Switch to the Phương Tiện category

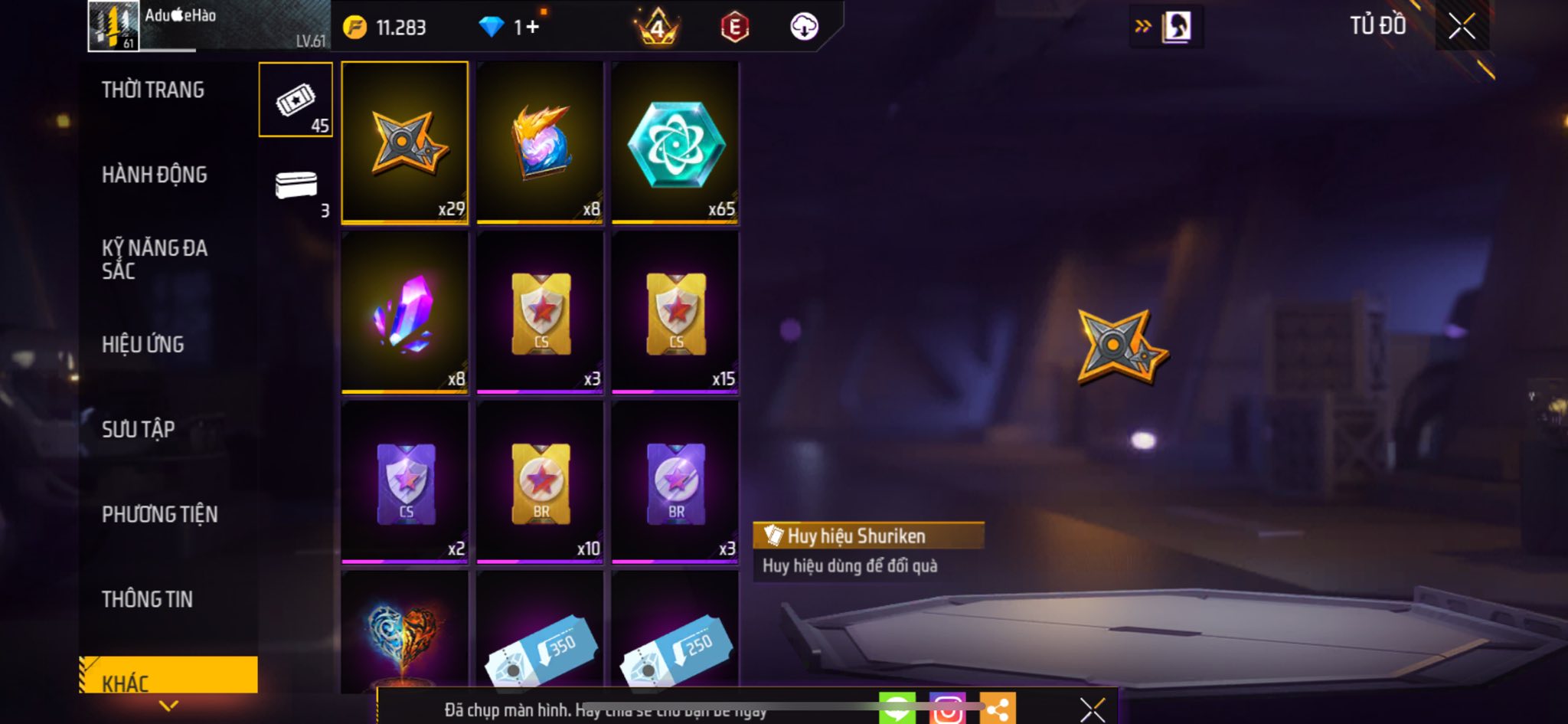pyautogui.click(x=159, y=515)
